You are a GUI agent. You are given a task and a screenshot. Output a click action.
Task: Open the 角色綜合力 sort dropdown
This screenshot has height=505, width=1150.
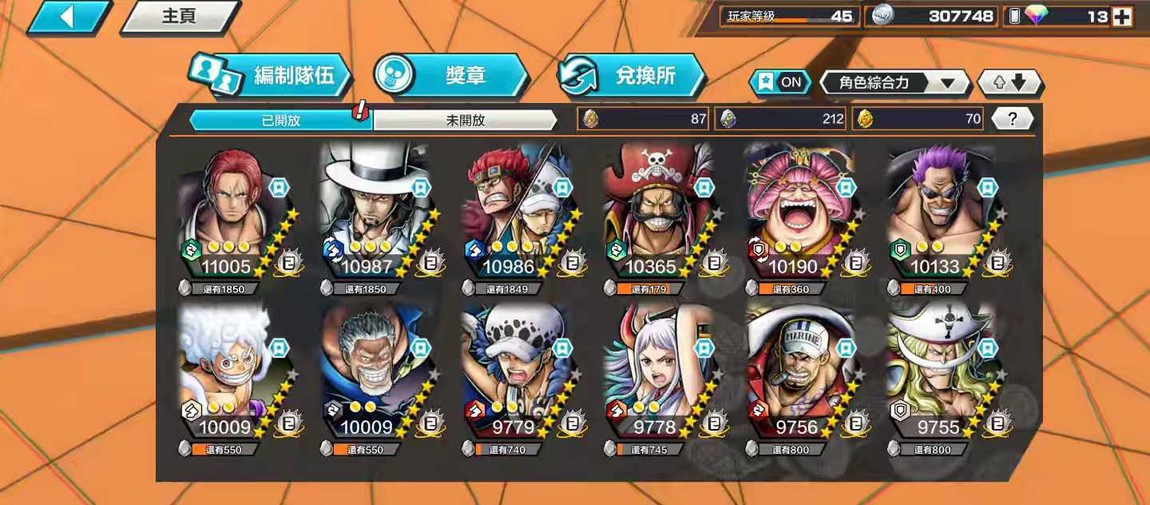(x=894, y=82)
